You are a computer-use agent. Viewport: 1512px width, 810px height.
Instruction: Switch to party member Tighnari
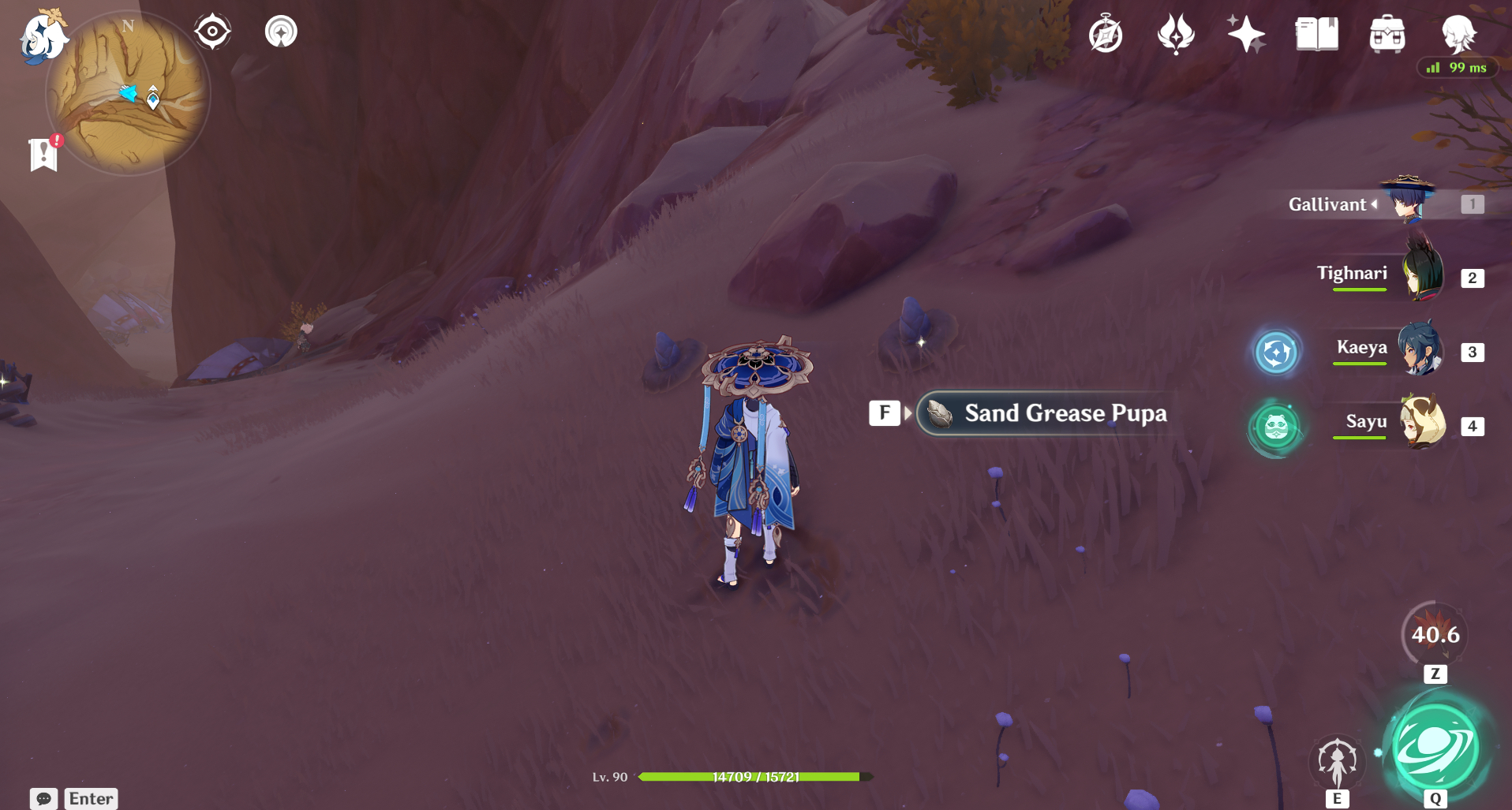click(1420, 276)
